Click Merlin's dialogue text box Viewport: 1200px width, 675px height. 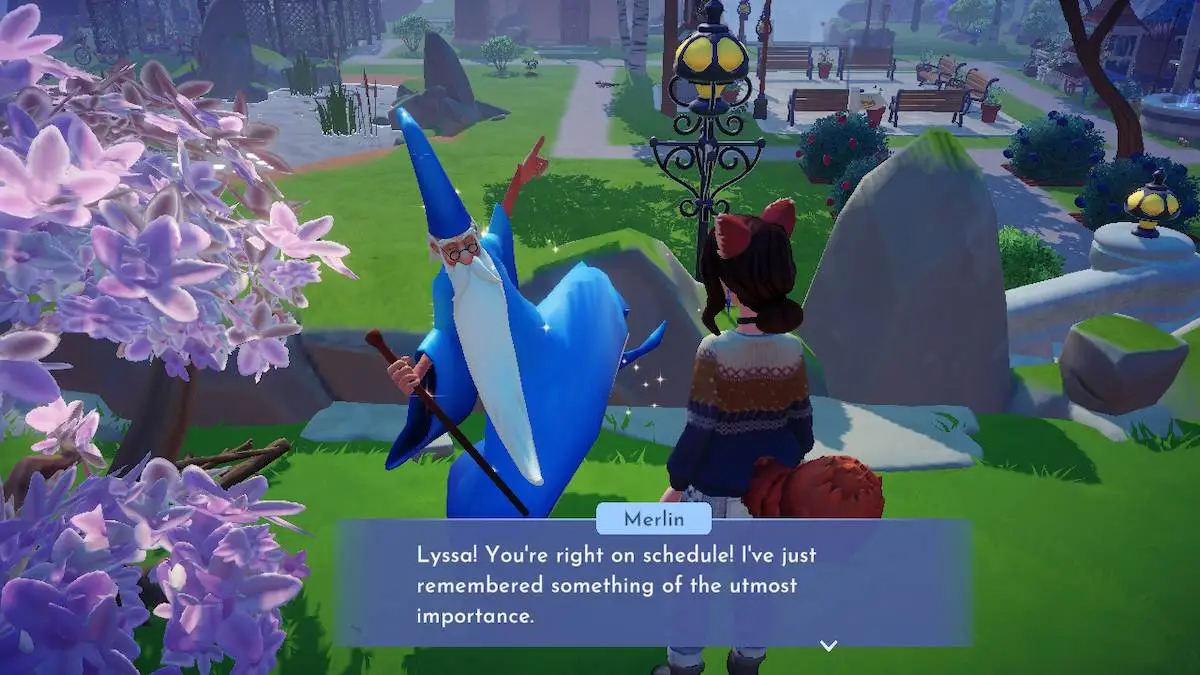point(654,583)
